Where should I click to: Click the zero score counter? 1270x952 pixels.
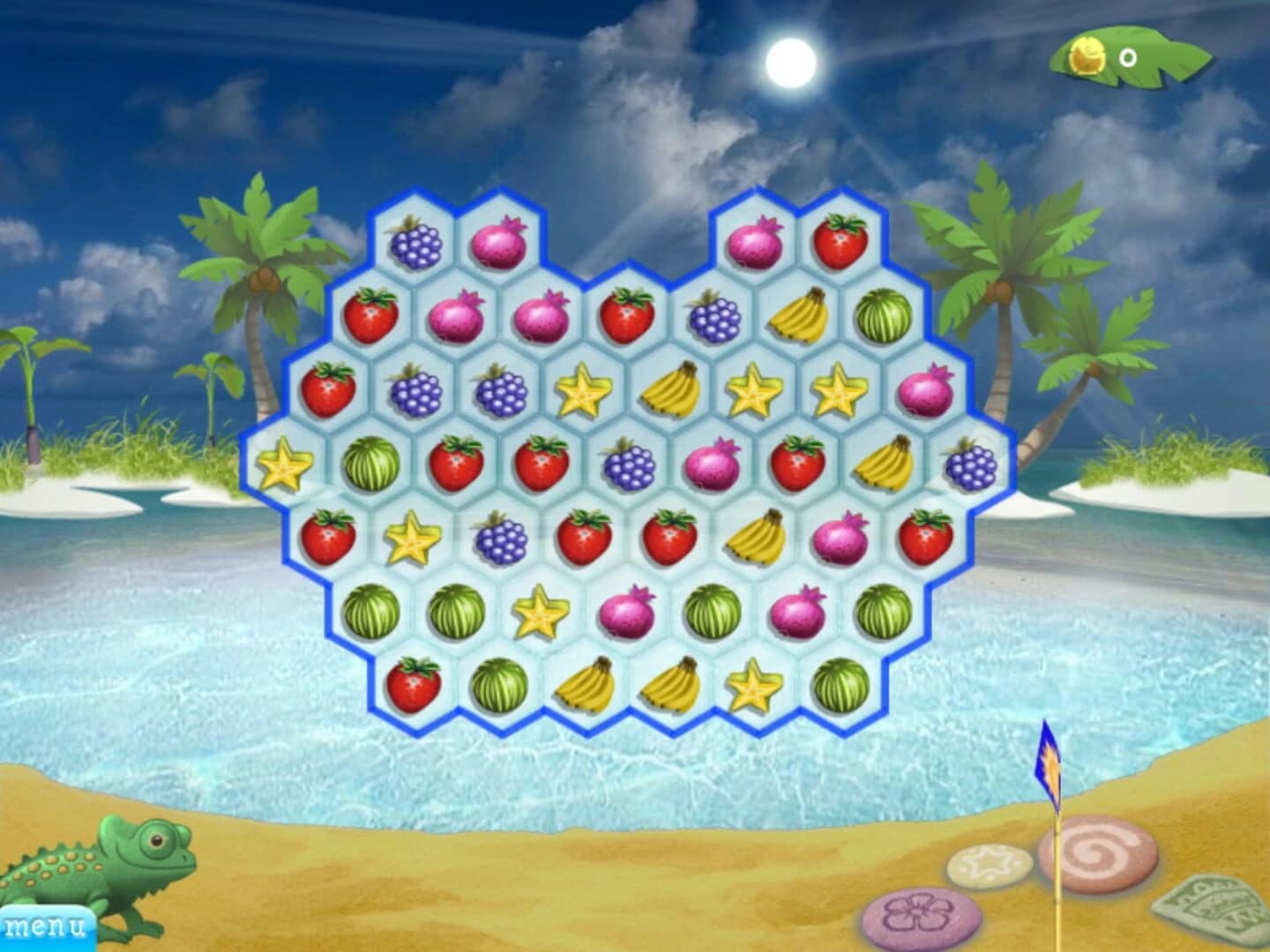1127,55
